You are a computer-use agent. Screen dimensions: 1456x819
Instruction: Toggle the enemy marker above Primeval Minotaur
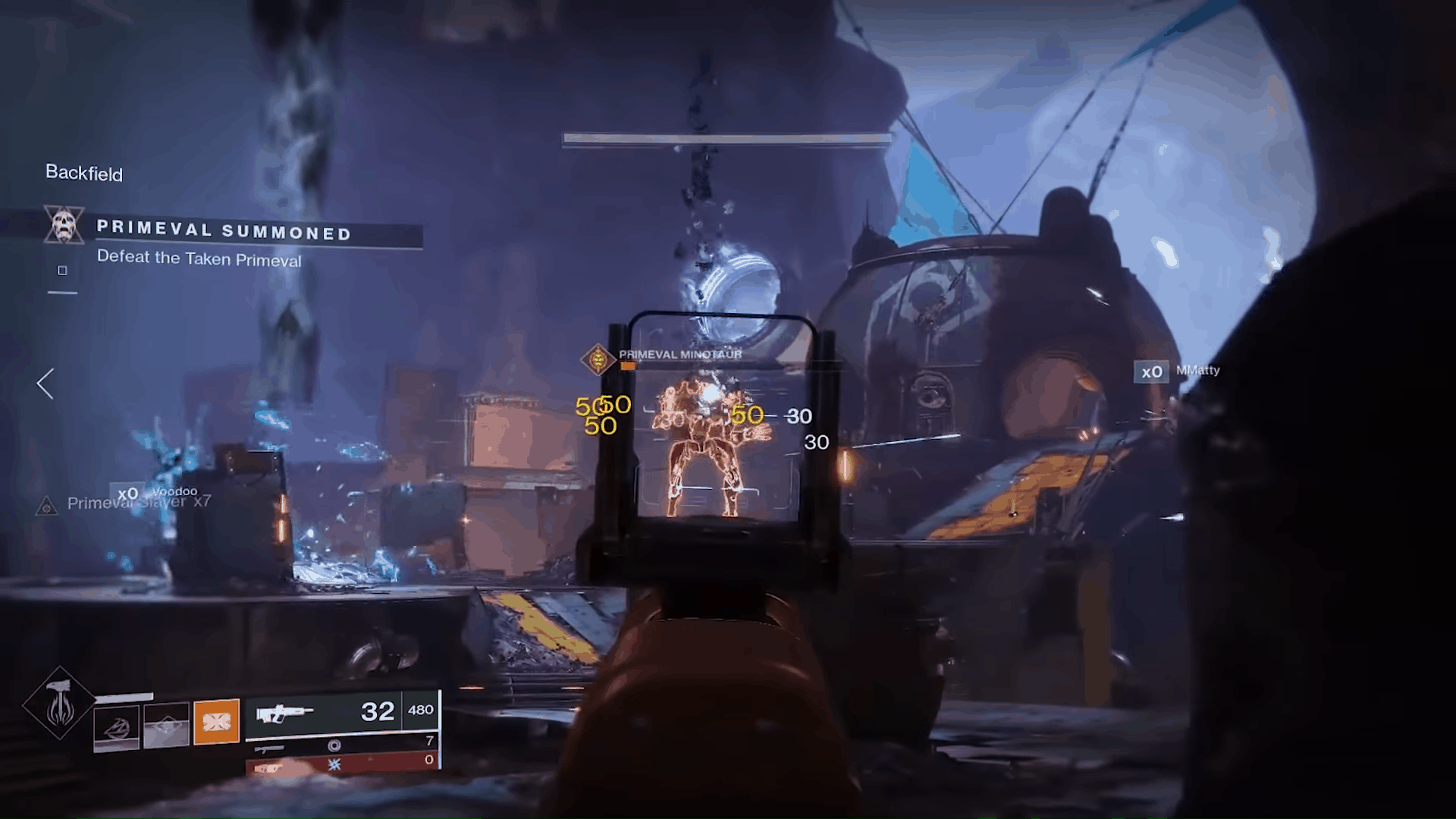pyautogui.click(x=597, y=359)
